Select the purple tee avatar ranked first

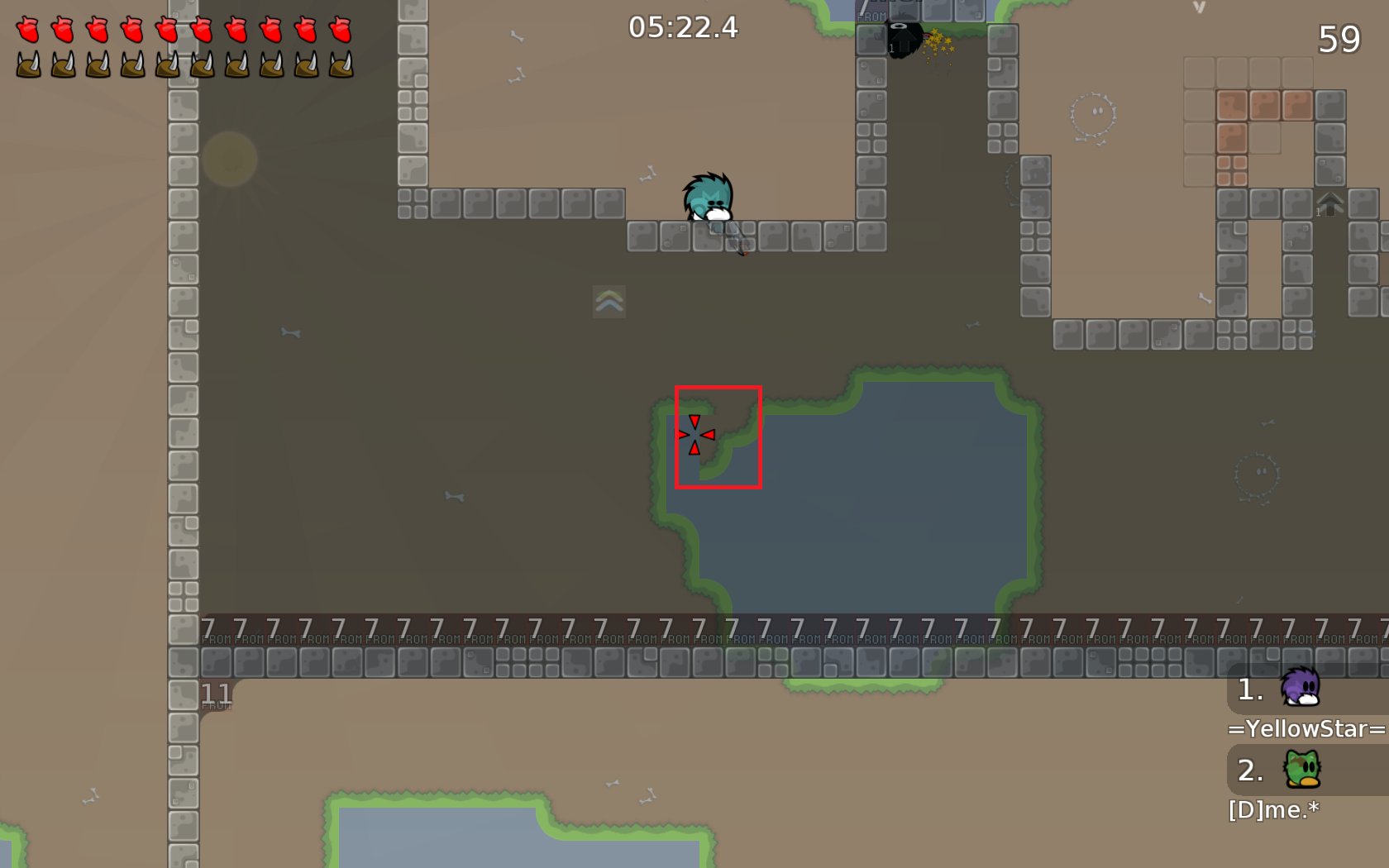(x=1301, y=691)
